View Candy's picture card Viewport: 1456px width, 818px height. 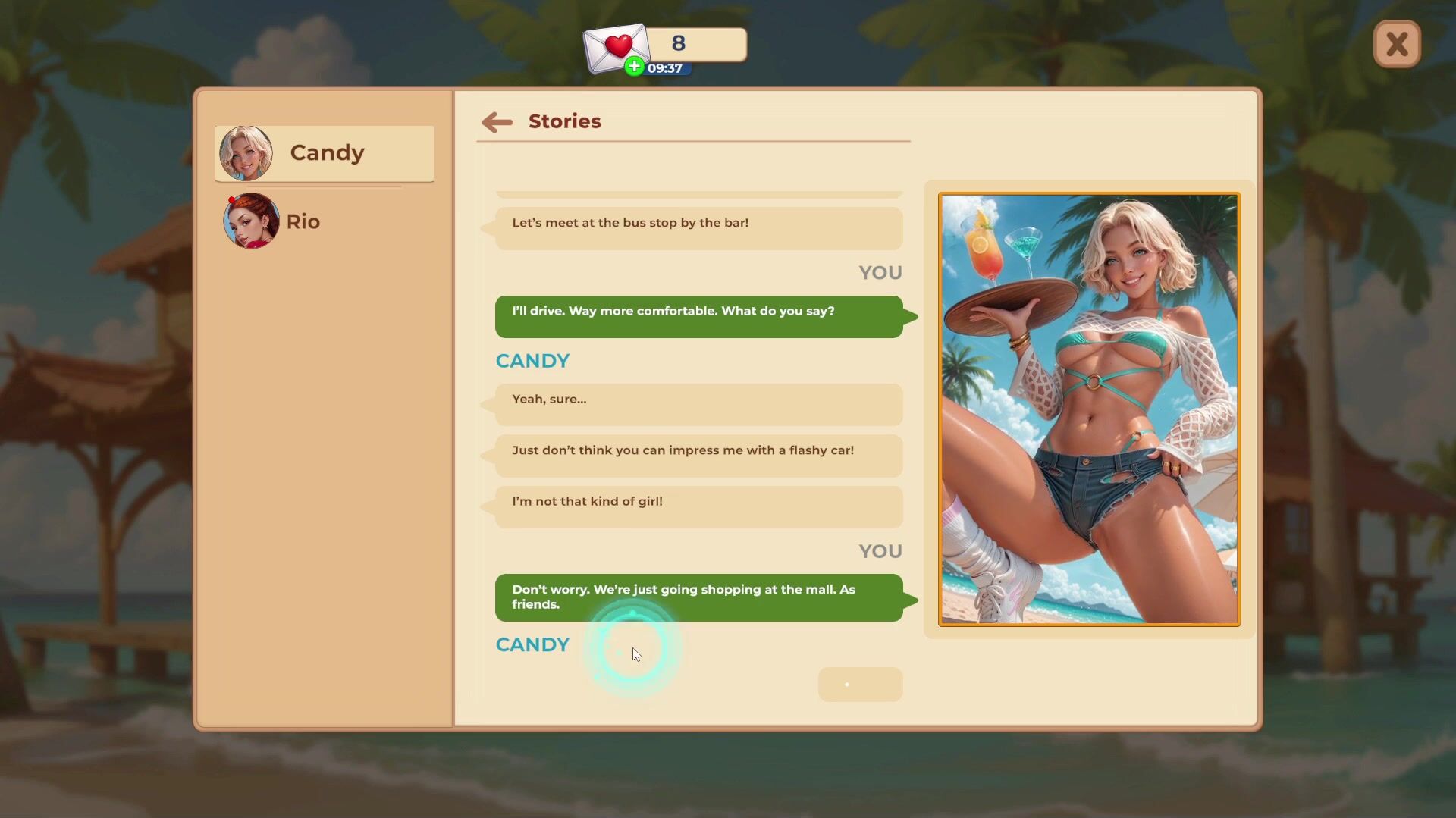point(1088,409)
